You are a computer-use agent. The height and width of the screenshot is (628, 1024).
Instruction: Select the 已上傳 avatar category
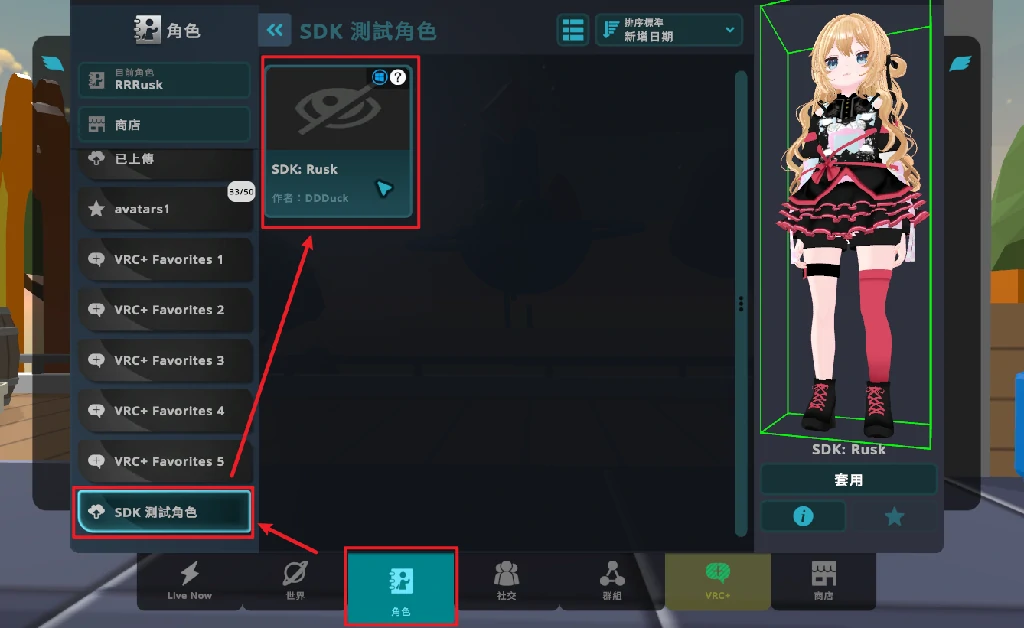pyautogui.click(x=164, y=159)
